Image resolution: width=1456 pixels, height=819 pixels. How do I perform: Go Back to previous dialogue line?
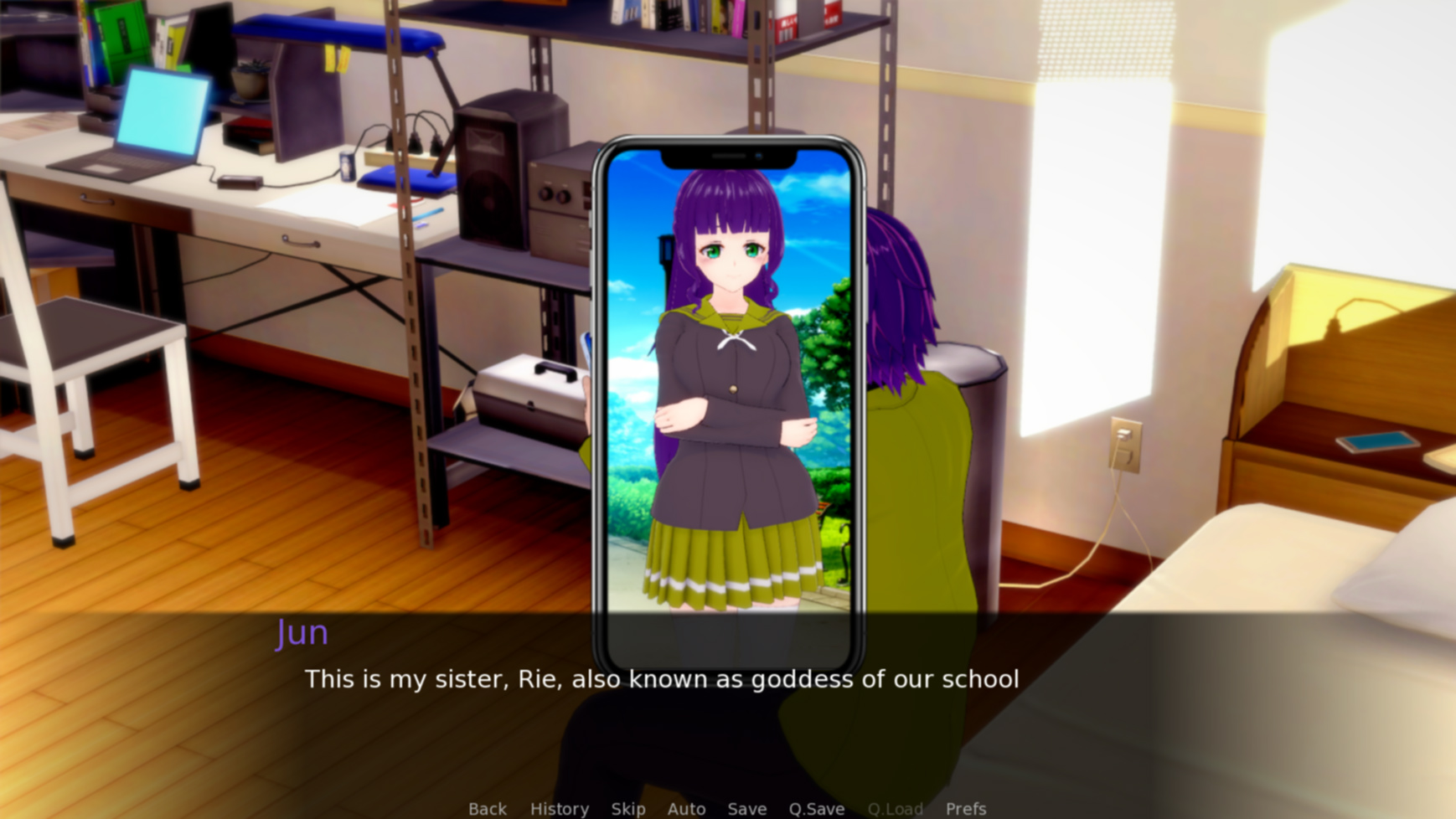coord(487,808)
